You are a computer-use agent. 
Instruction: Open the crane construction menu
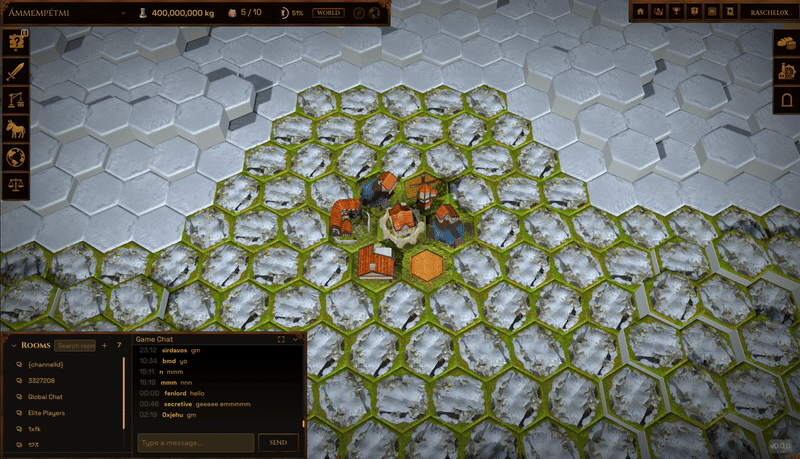[15, 100]
